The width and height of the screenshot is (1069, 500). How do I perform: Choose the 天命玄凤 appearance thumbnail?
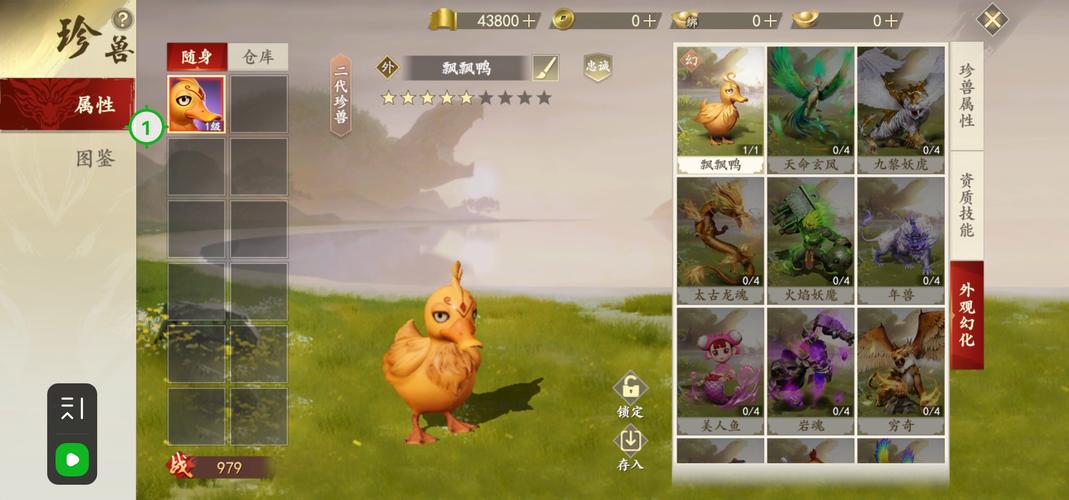(809, 108)
